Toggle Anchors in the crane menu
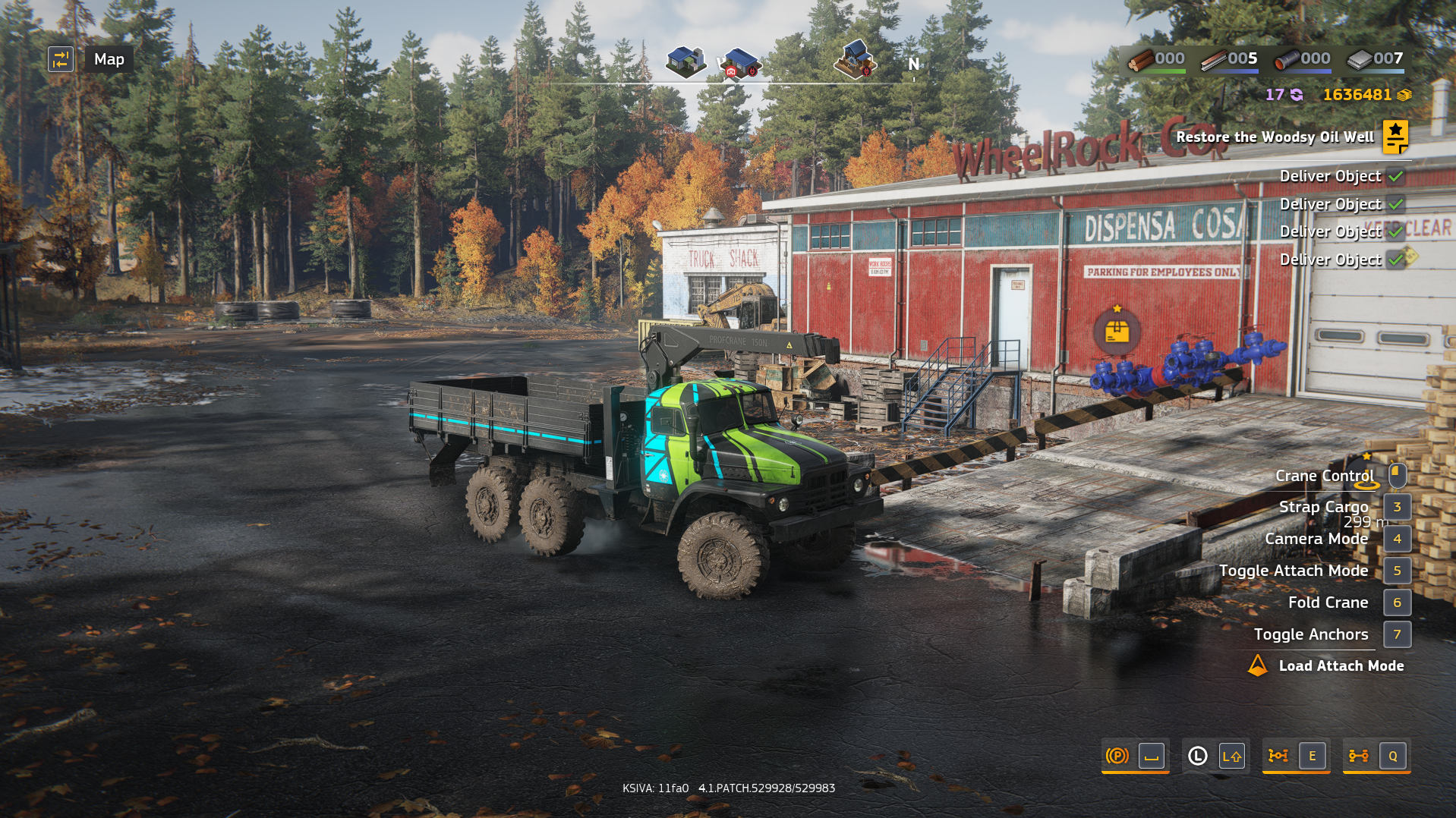 1397,634
